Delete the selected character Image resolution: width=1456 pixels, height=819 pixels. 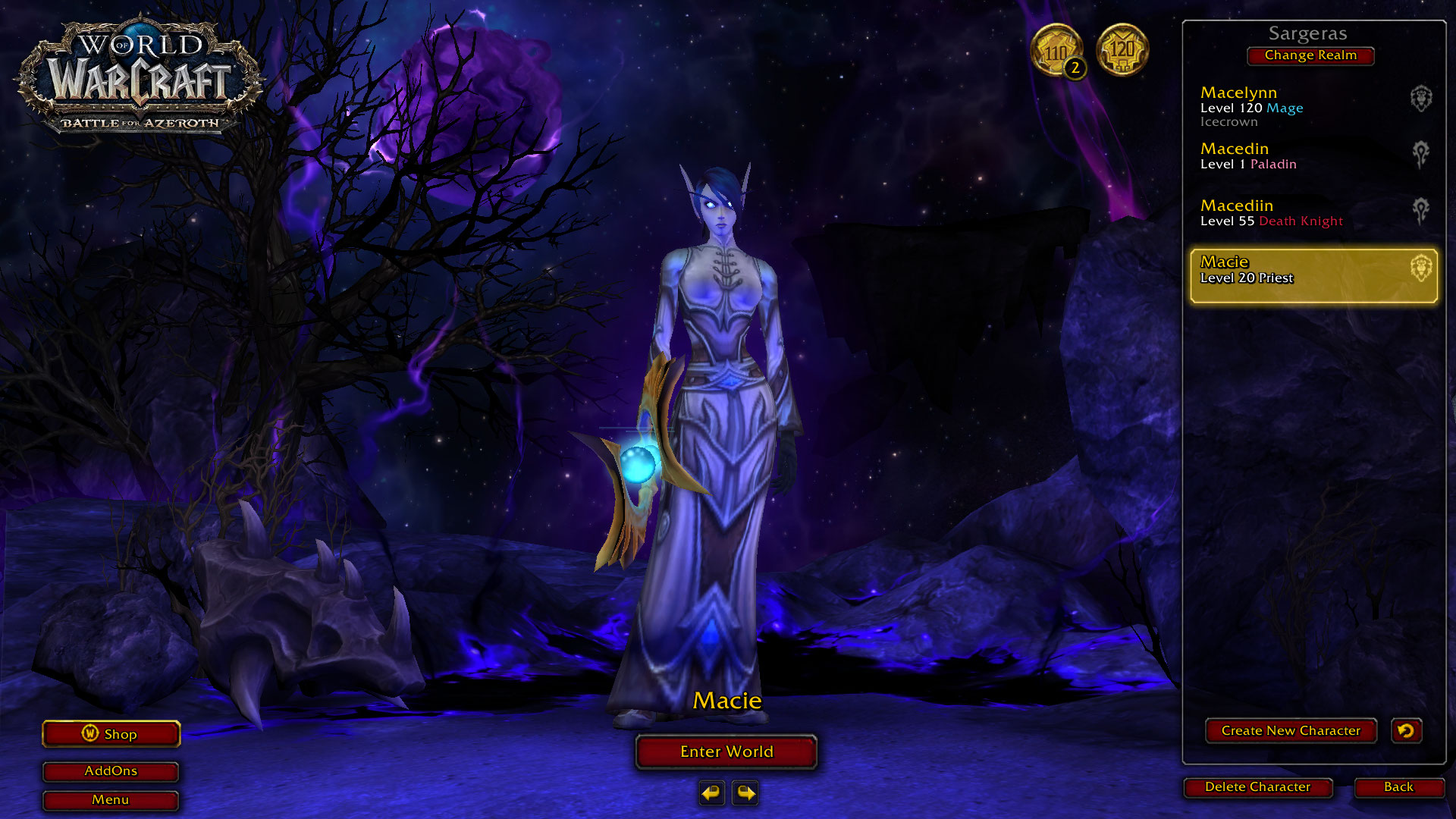(x=1257, y=787)
